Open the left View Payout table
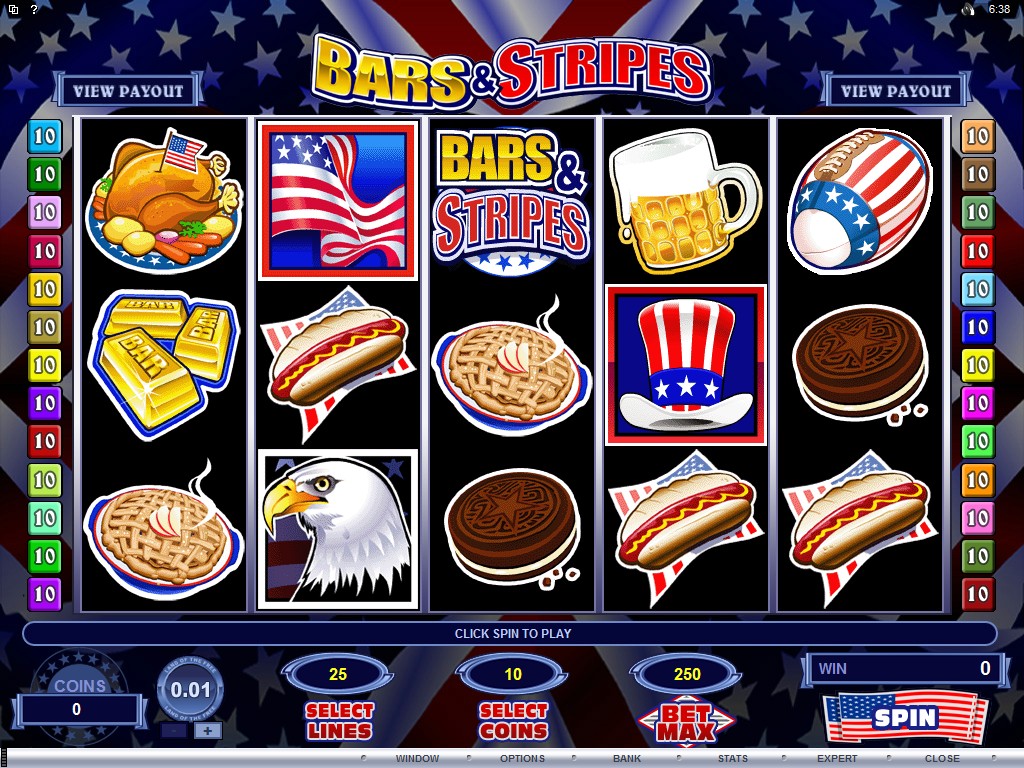 point(128,91)
